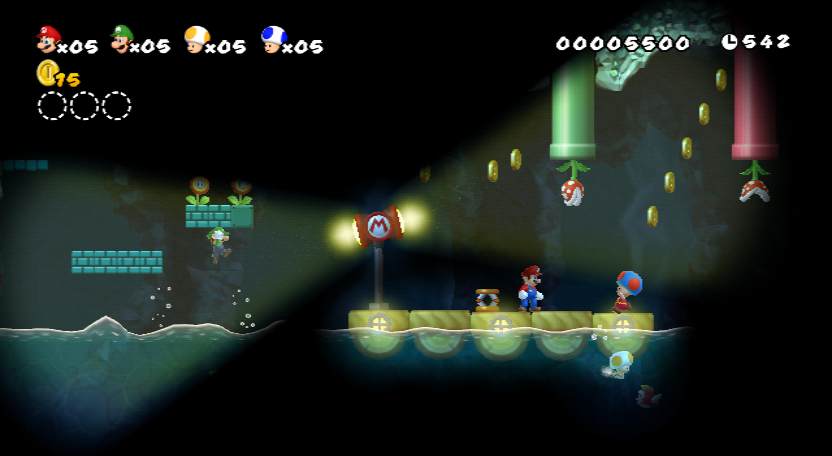This screenshot has height=456, width=832.
Task: Select the Blue Toad lives icon
Action: click(x=272, y=39)
